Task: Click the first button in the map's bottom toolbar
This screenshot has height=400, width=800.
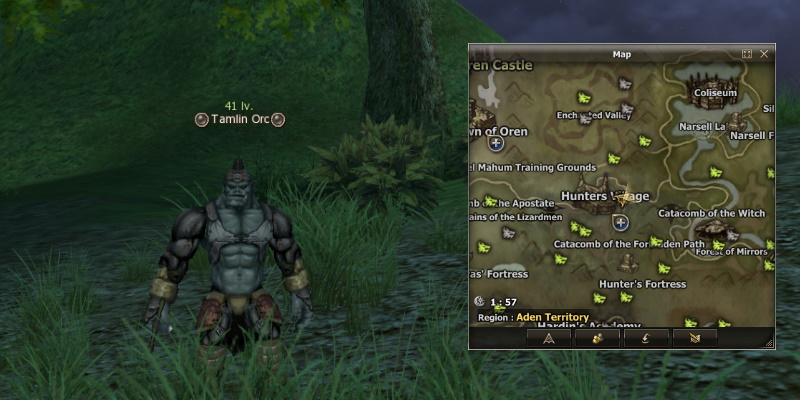Action: 549,338
